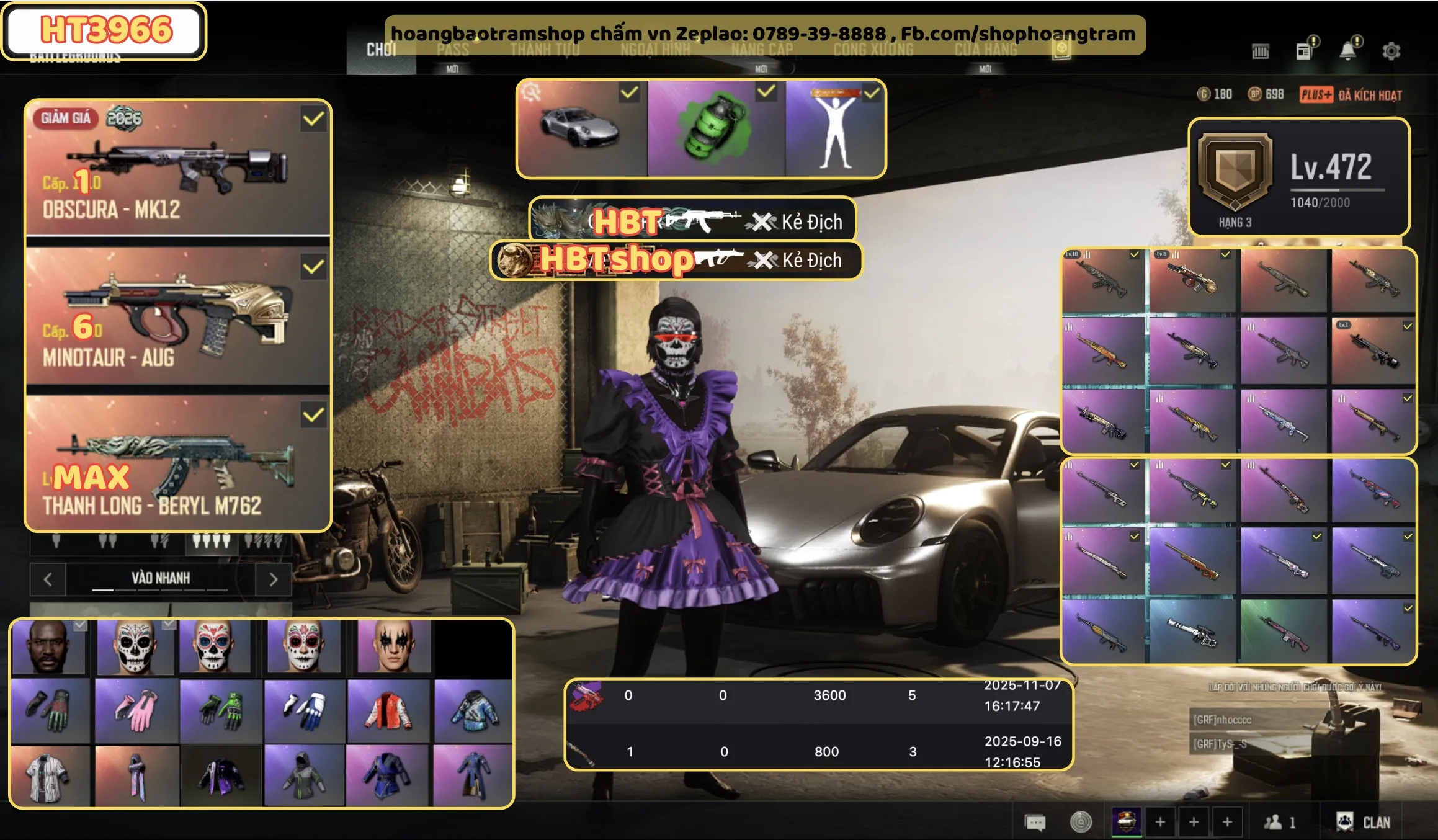Choose the Thanh Long - Beryl M762 card
Image resolution: width=1438 pixels, height=840 pixels.
177,464
